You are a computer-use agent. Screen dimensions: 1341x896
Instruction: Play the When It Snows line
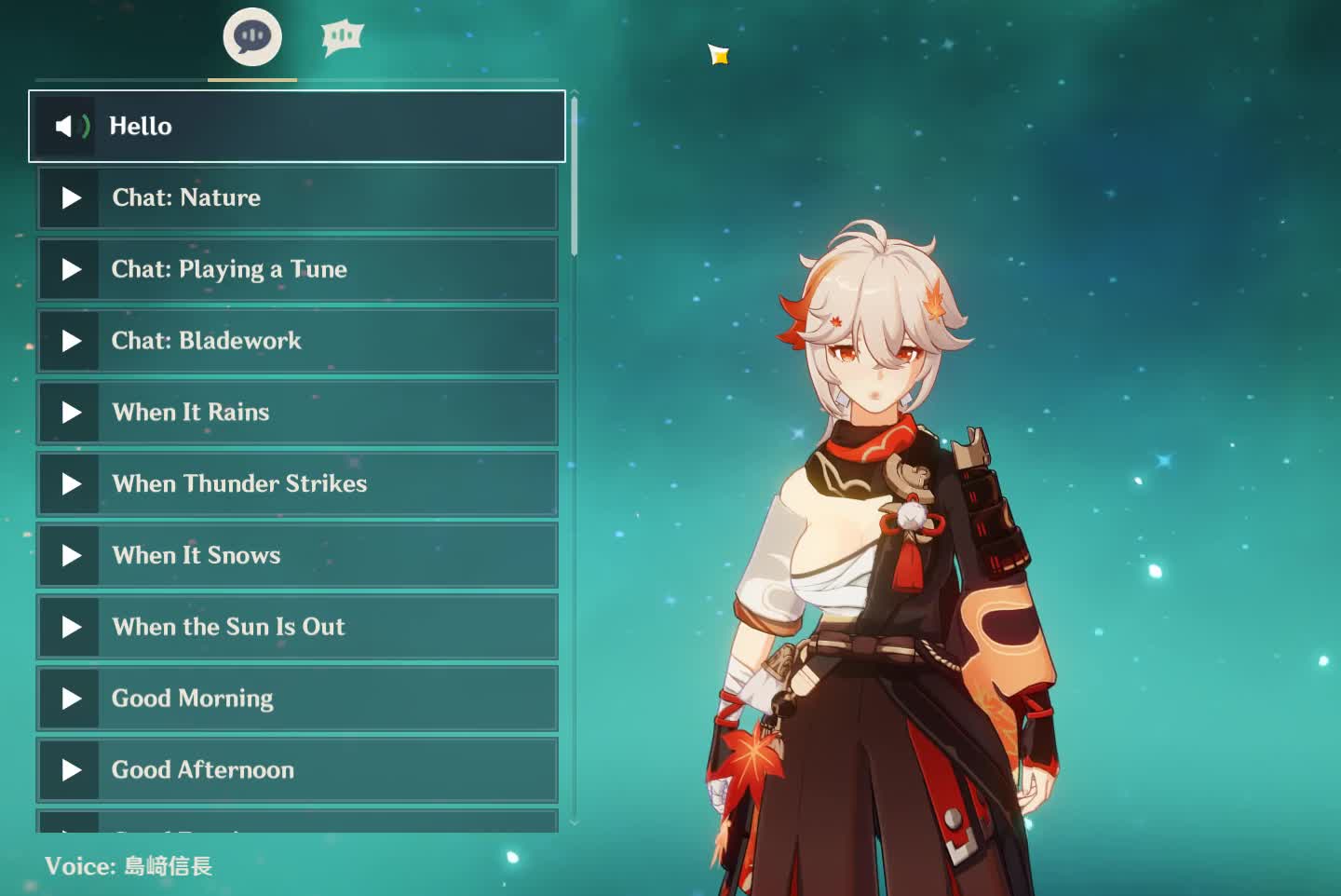click(297, 556)
